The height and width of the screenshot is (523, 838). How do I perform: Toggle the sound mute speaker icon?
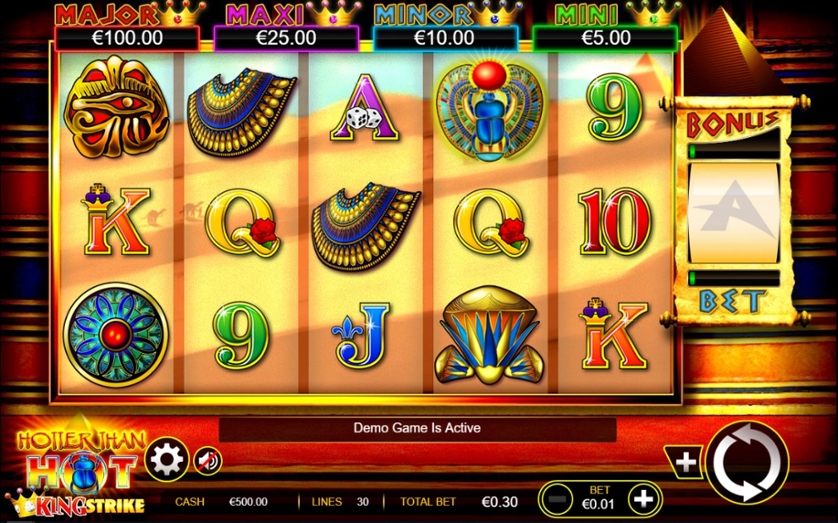(x=207, y=460)
